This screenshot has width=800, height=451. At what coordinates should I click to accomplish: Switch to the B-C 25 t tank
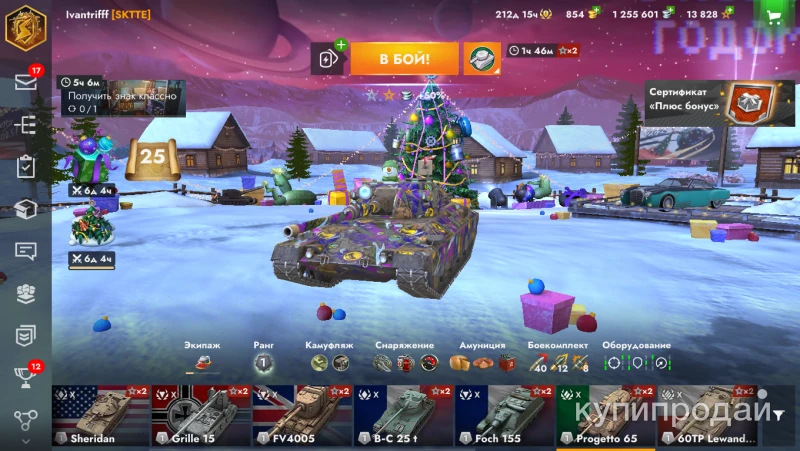(403, 416)
